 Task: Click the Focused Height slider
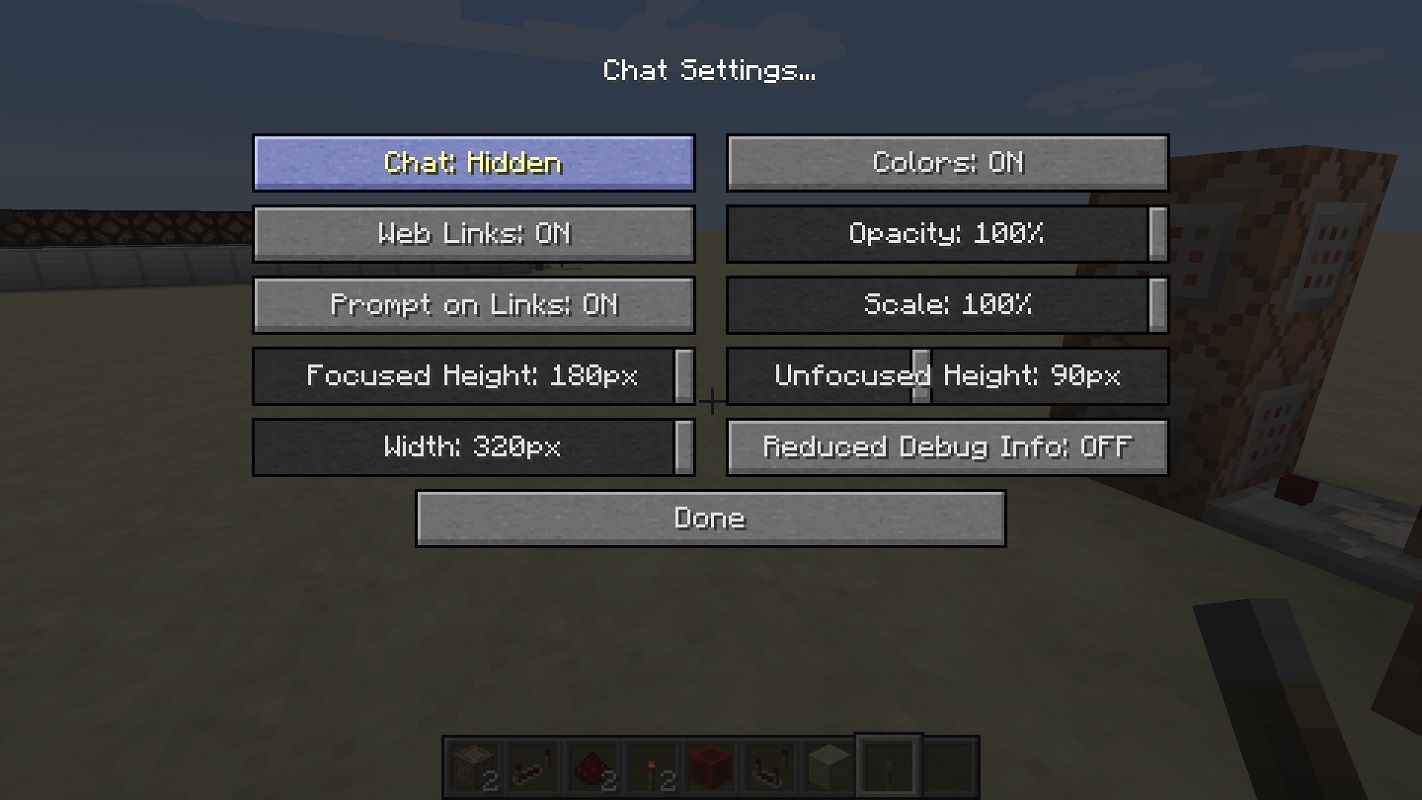pos(473,376)
